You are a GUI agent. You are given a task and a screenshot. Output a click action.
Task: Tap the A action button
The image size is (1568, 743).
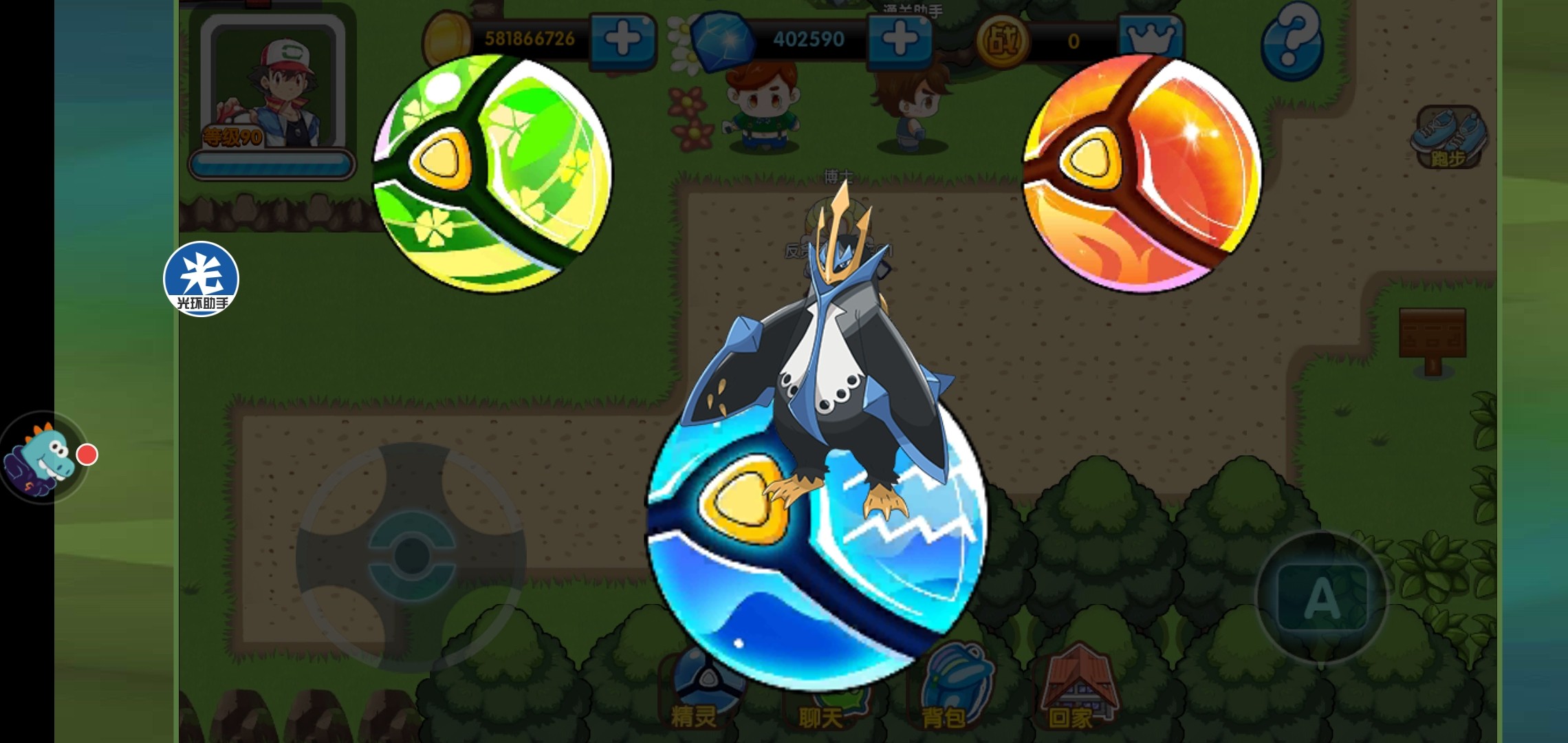pos(1322,597)
